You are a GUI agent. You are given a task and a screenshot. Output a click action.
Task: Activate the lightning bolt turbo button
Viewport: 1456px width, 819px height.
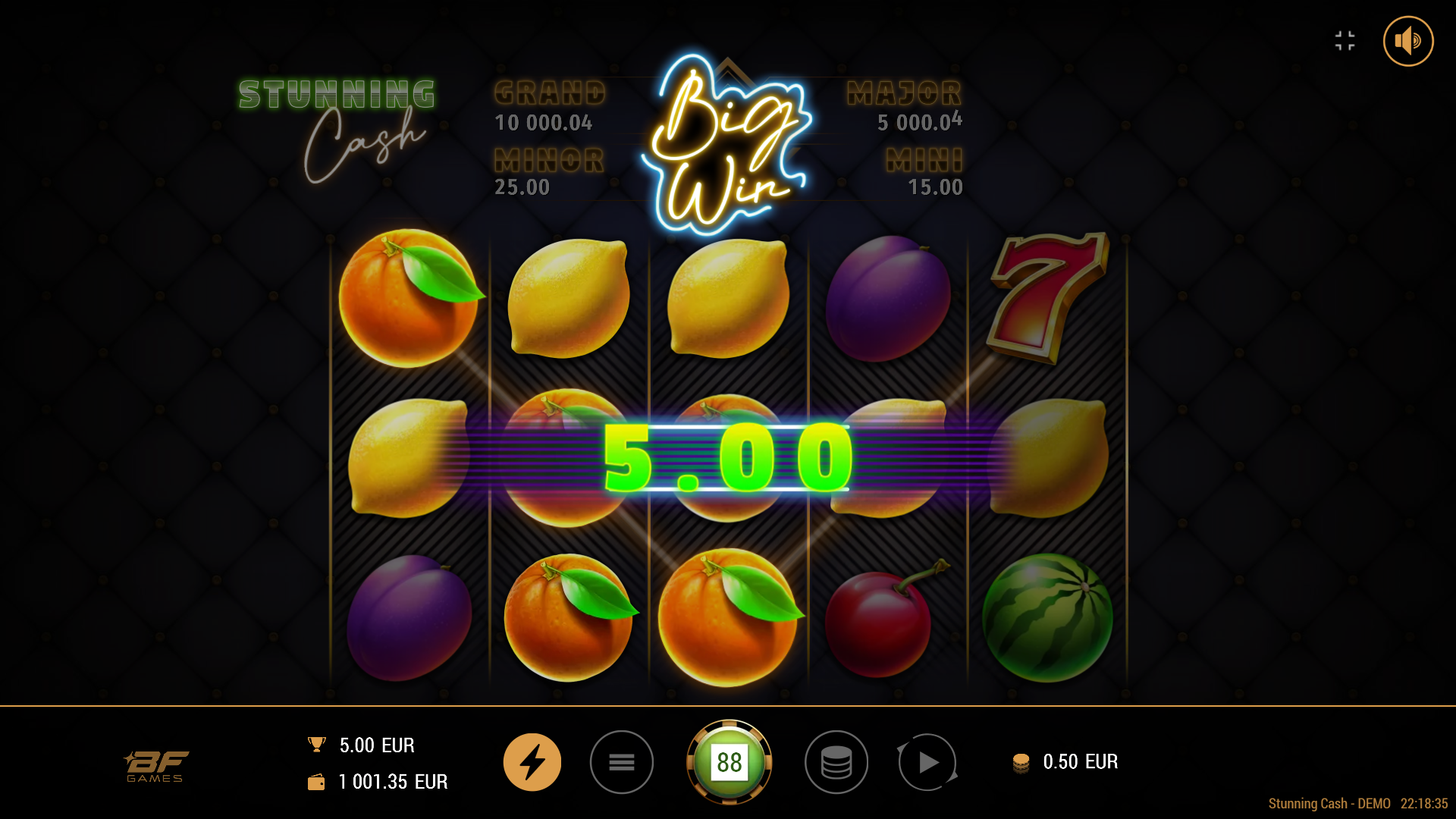pos(532,762)
